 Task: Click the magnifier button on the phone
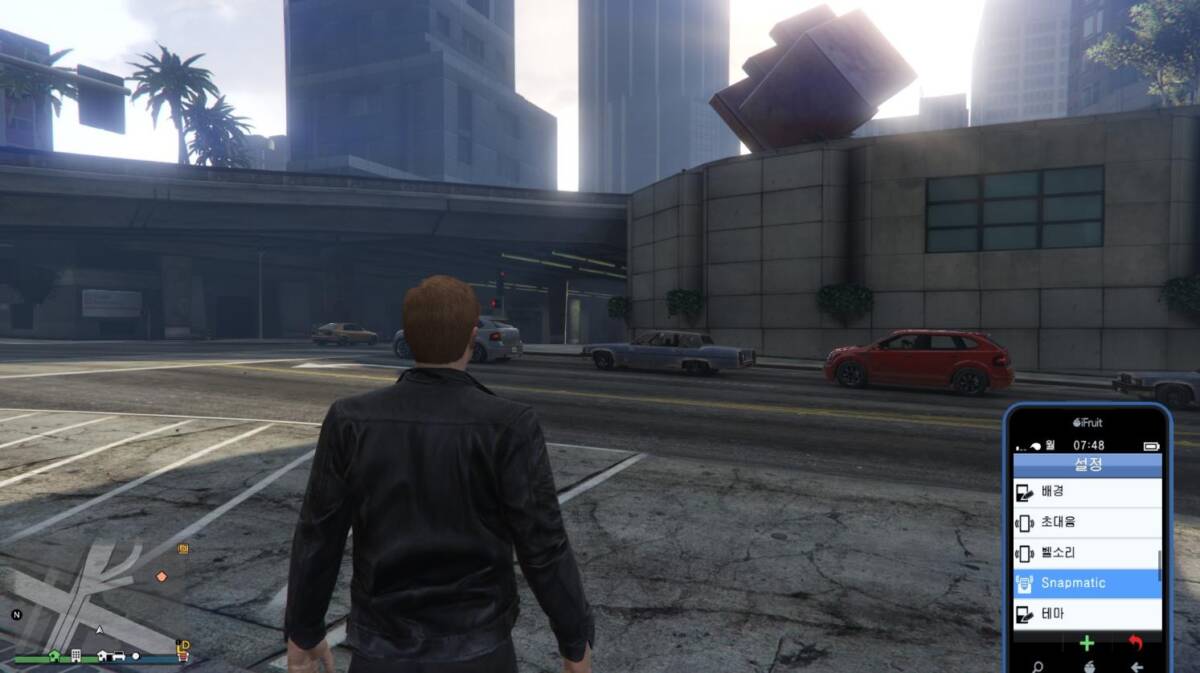click(1038, 667)
